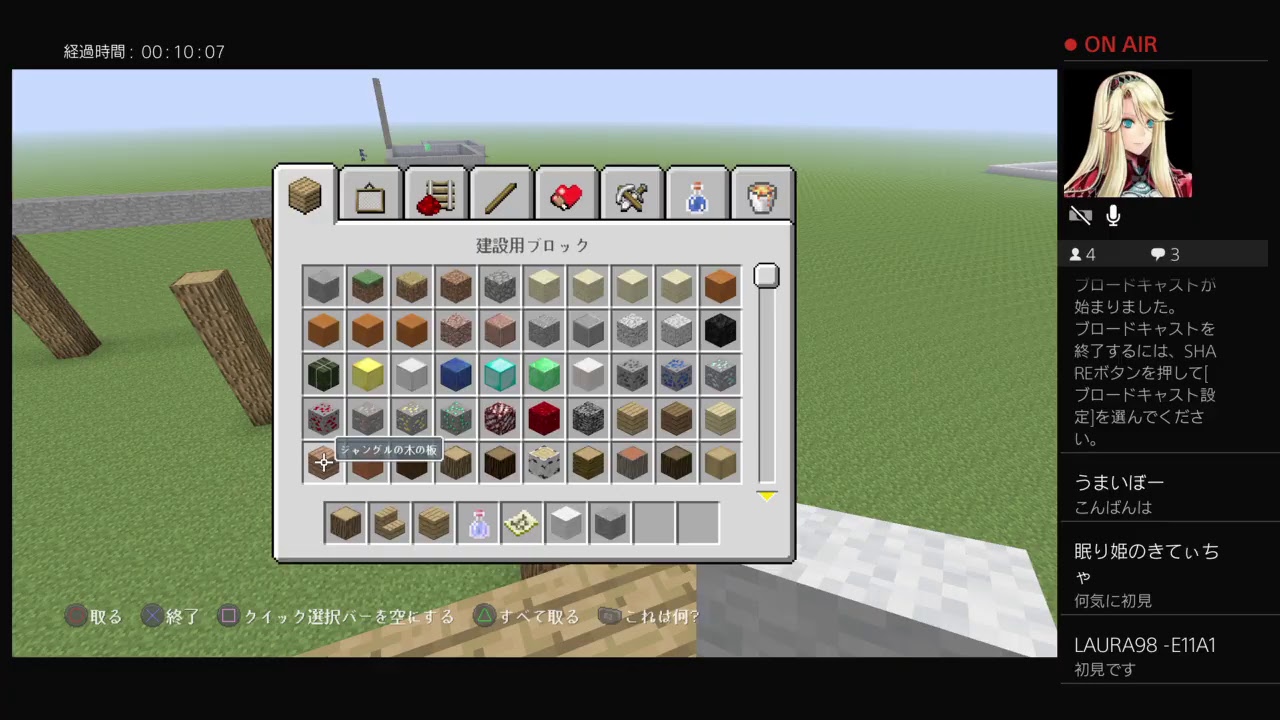Select the tools tab with stick icon
This screenshot has width=1280, height=720.
(500, 193)
